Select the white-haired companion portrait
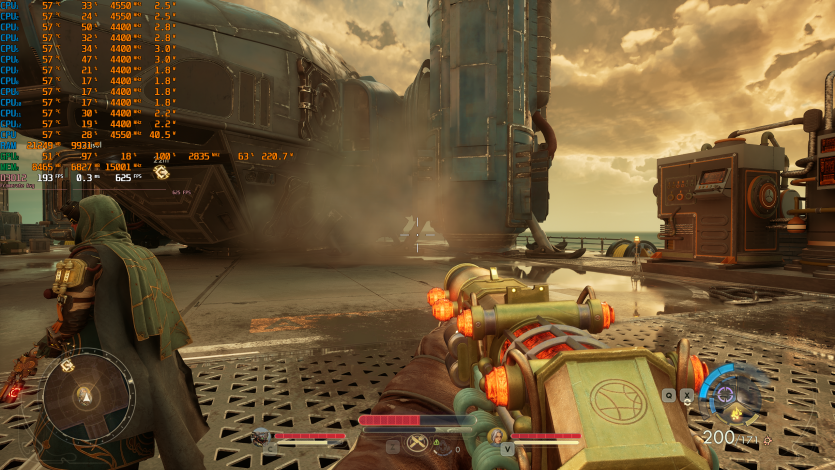 tap(495, 436)
